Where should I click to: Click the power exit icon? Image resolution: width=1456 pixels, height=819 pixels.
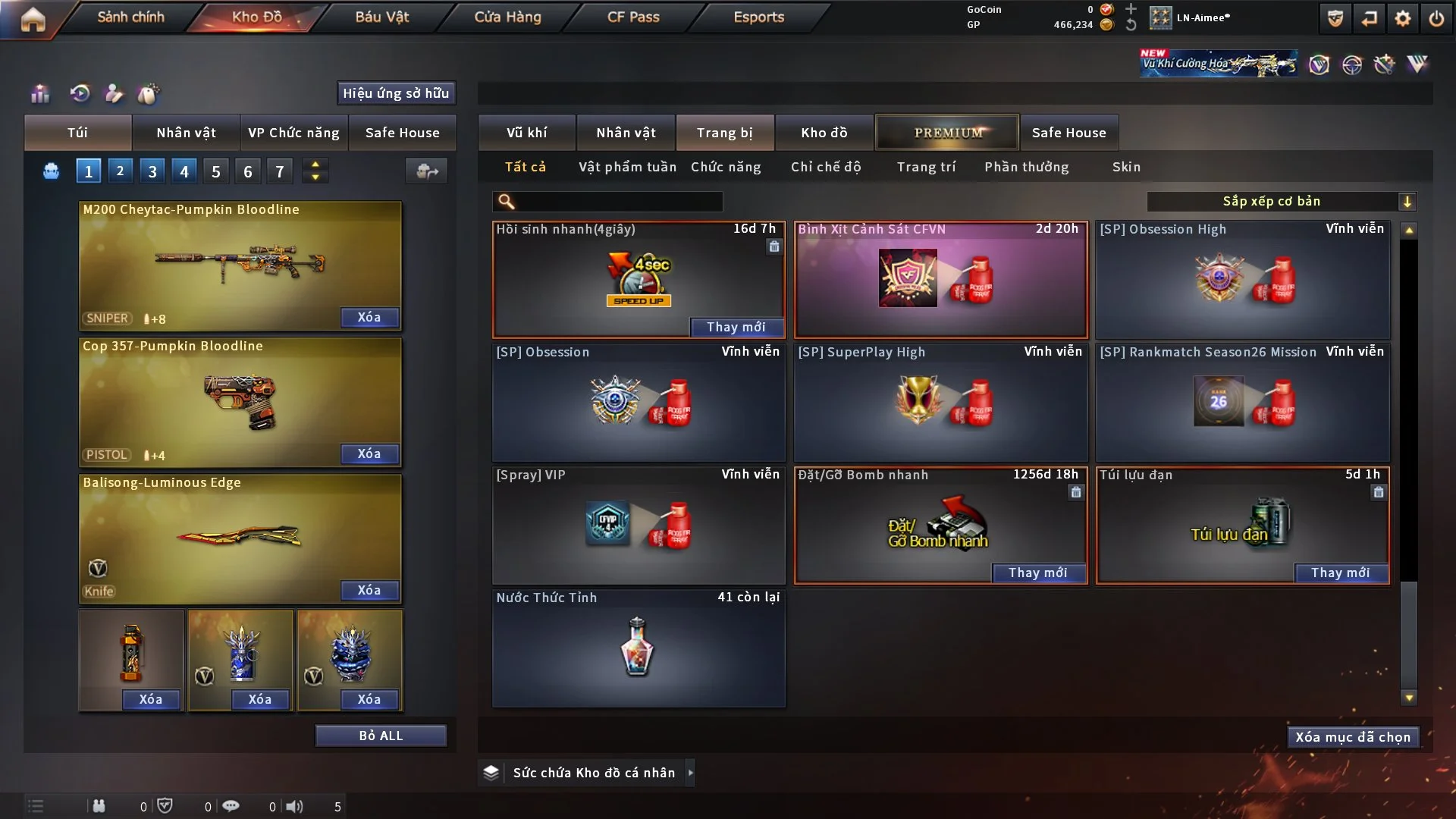[1436, 18]
